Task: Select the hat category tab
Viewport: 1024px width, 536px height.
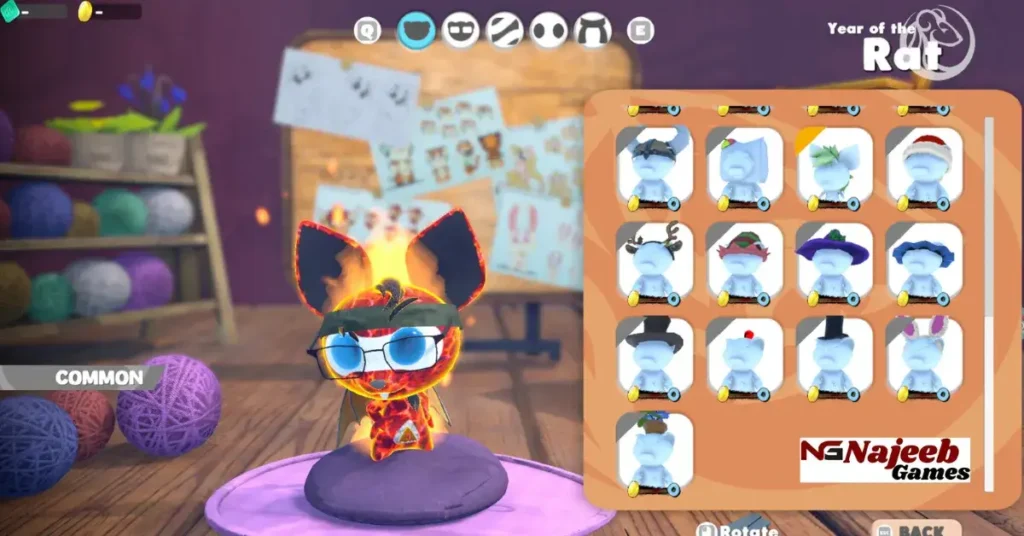Action: [416, 31]
